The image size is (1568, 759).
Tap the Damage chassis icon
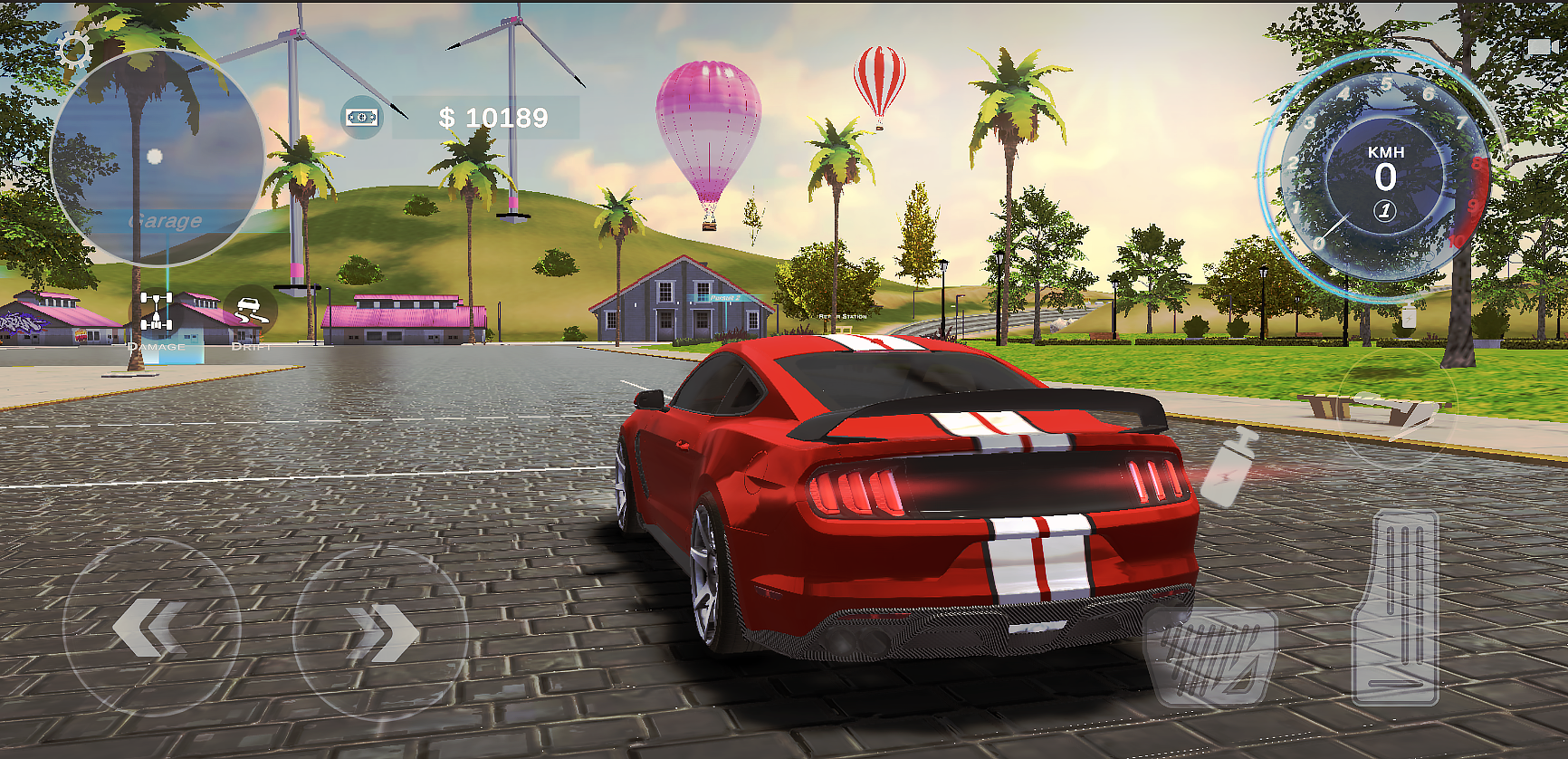coord(155,310)
